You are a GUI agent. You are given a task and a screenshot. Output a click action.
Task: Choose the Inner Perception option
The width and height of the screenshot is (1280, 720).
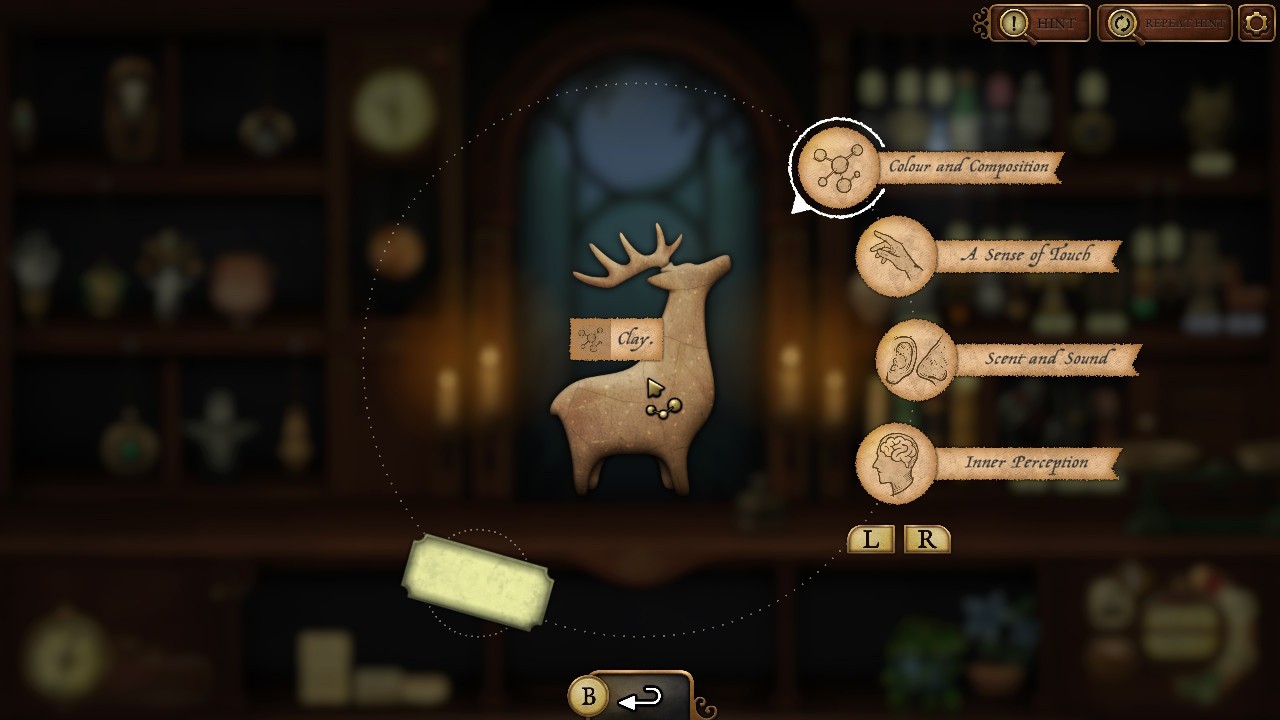(x=896, y=463)
